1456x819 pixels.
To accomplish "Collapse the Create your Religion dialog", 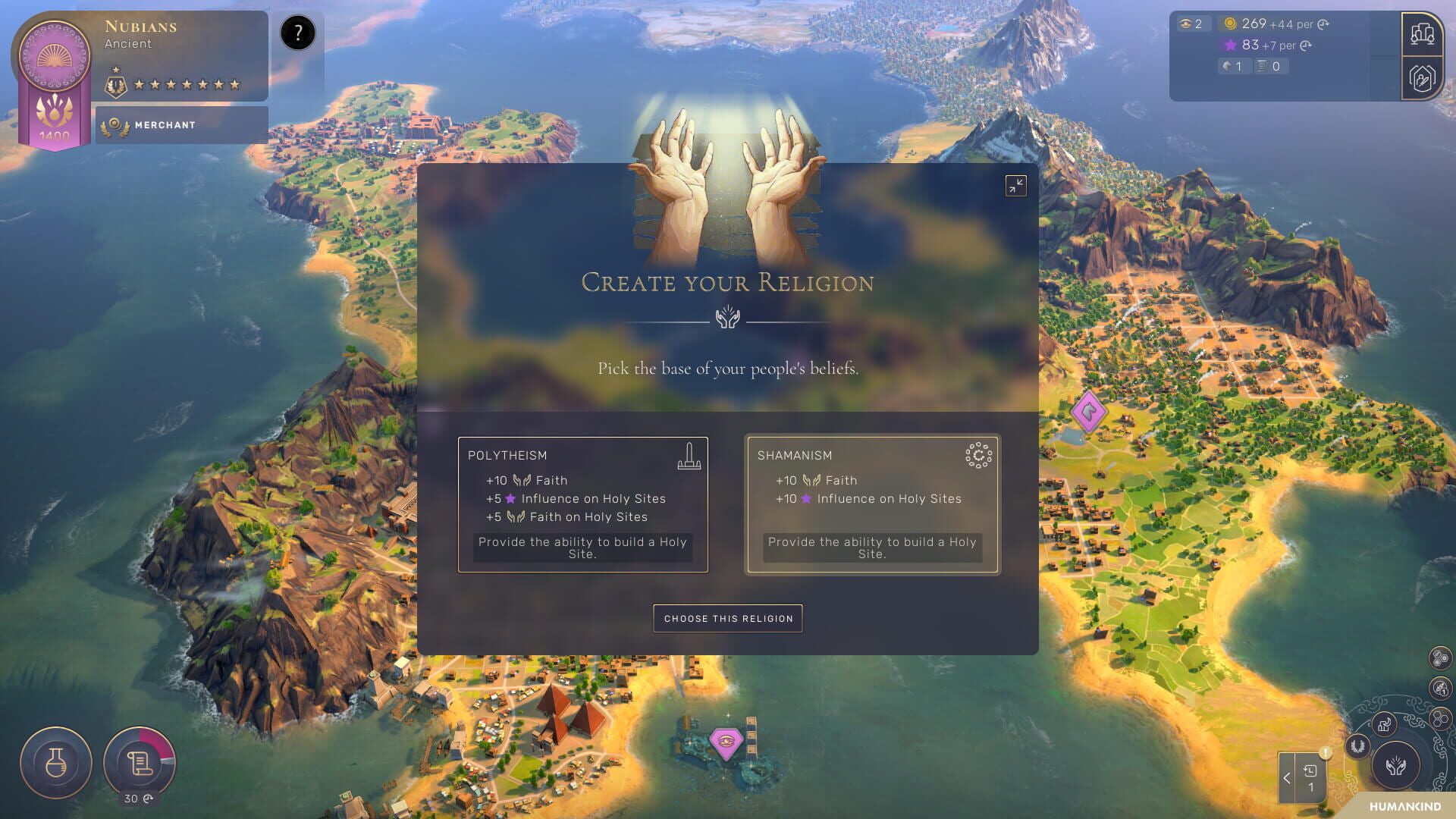I will click(x=1016, y=186).
